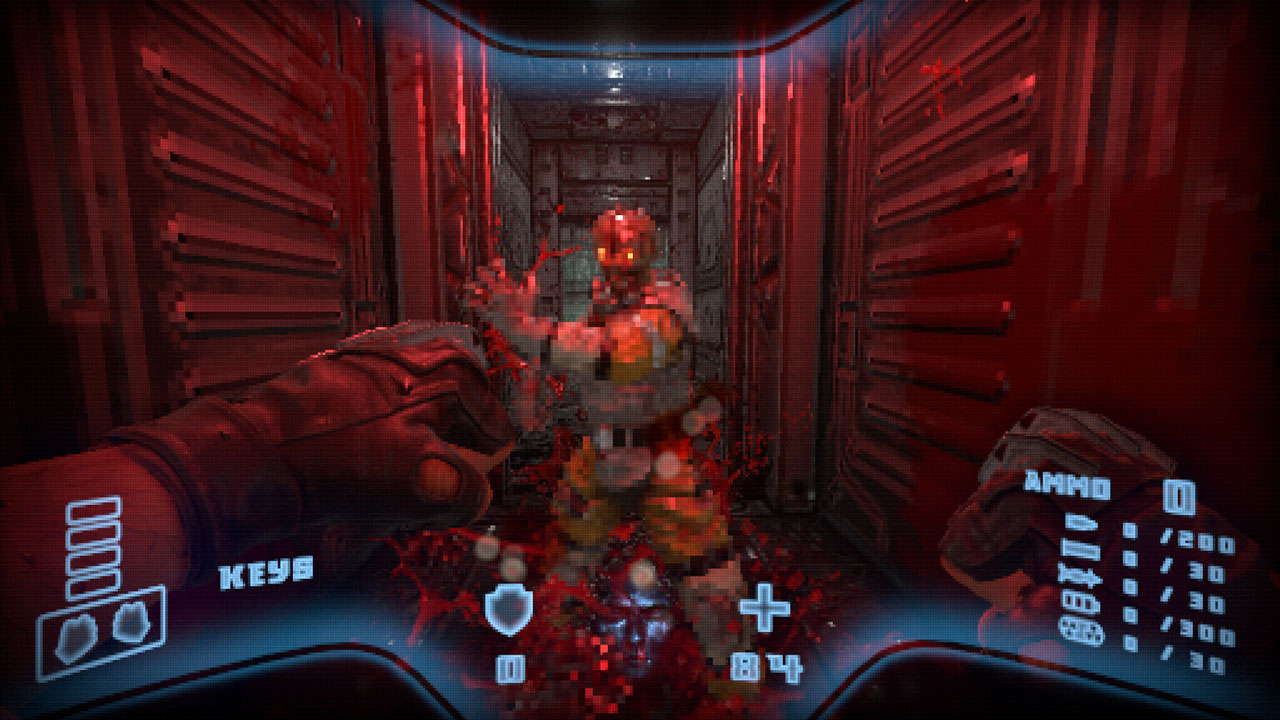1280x720 pixels.
Task: Toggle the topmost key slot indicator
Action: coord(93,512)
